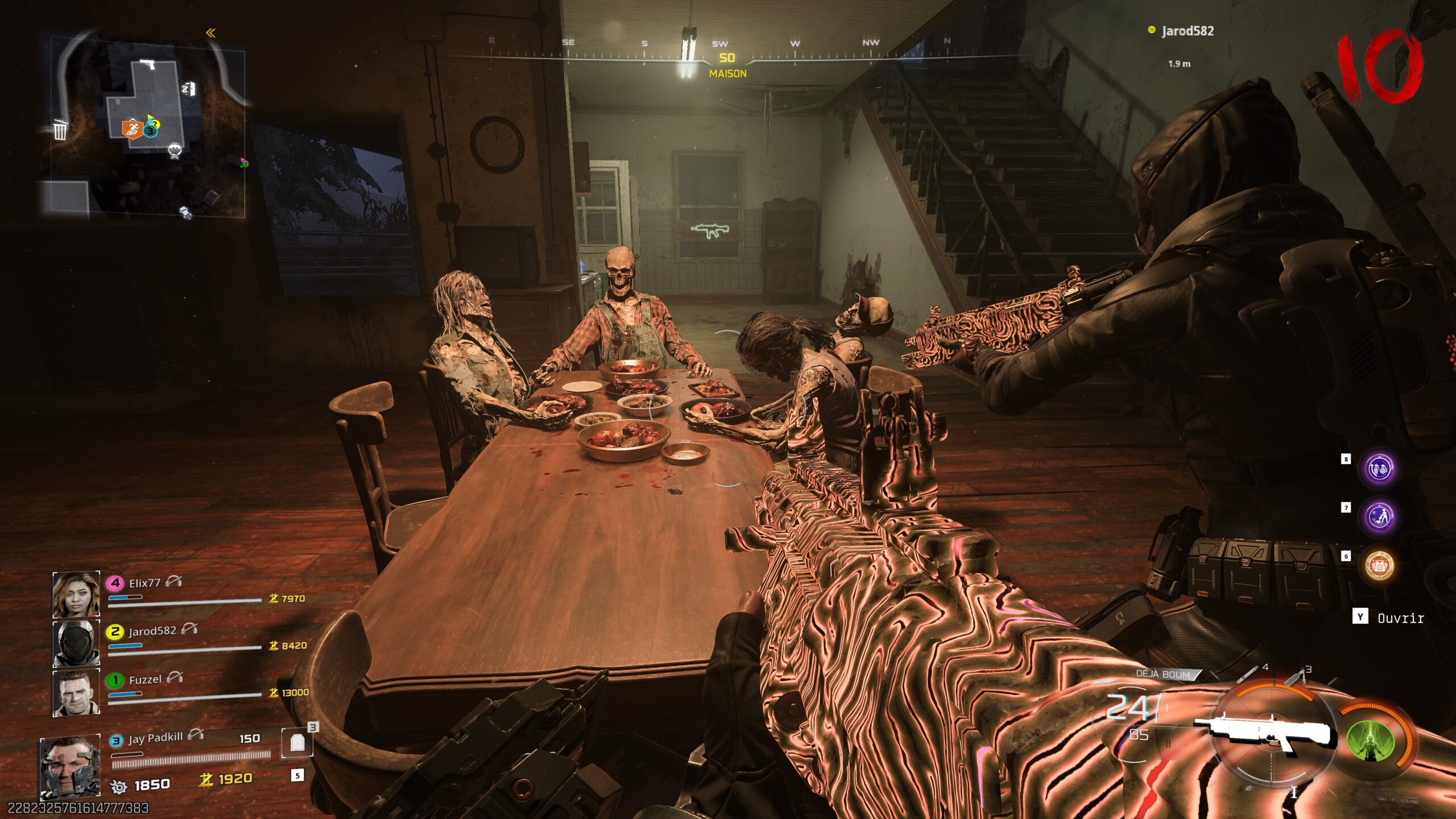Click the gumball machine marker on minimap

pyautogui.click(x=175, y=151)
